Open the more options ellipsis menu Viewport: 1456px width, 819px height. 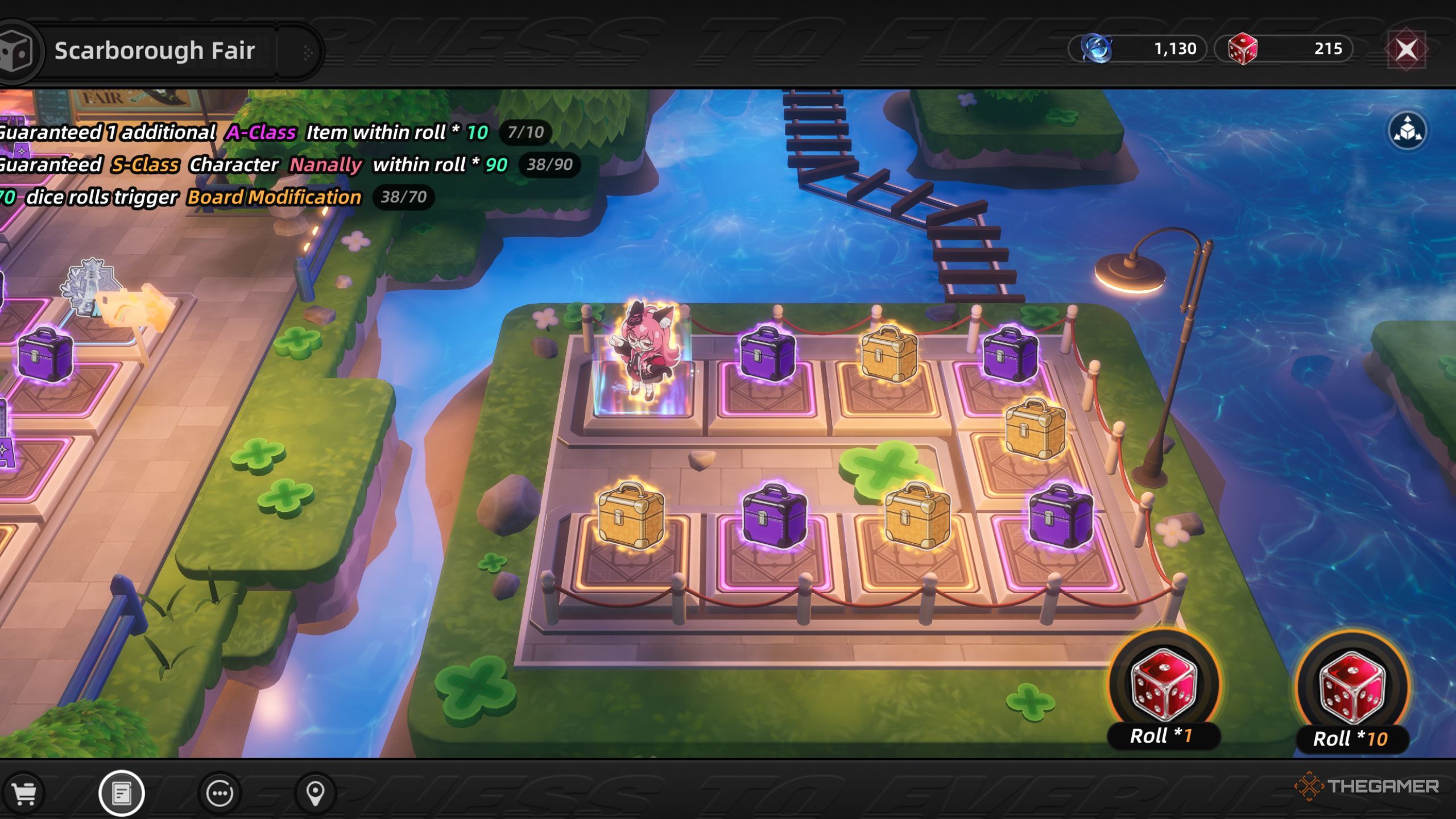(219, 795)
